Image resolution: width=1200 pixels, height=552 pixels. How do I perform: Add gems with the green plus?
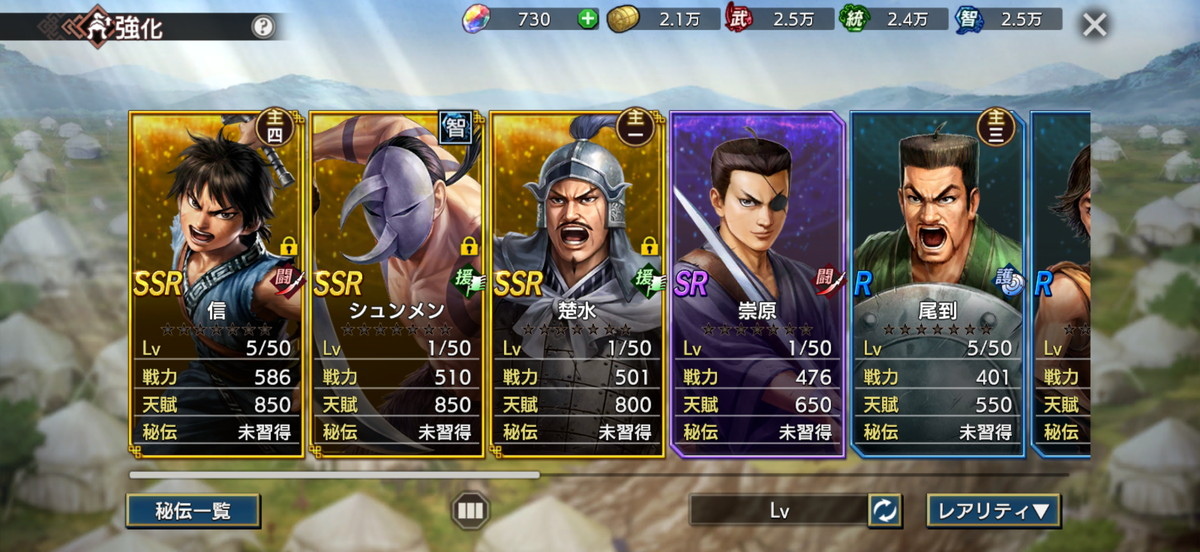click(587, 18)
